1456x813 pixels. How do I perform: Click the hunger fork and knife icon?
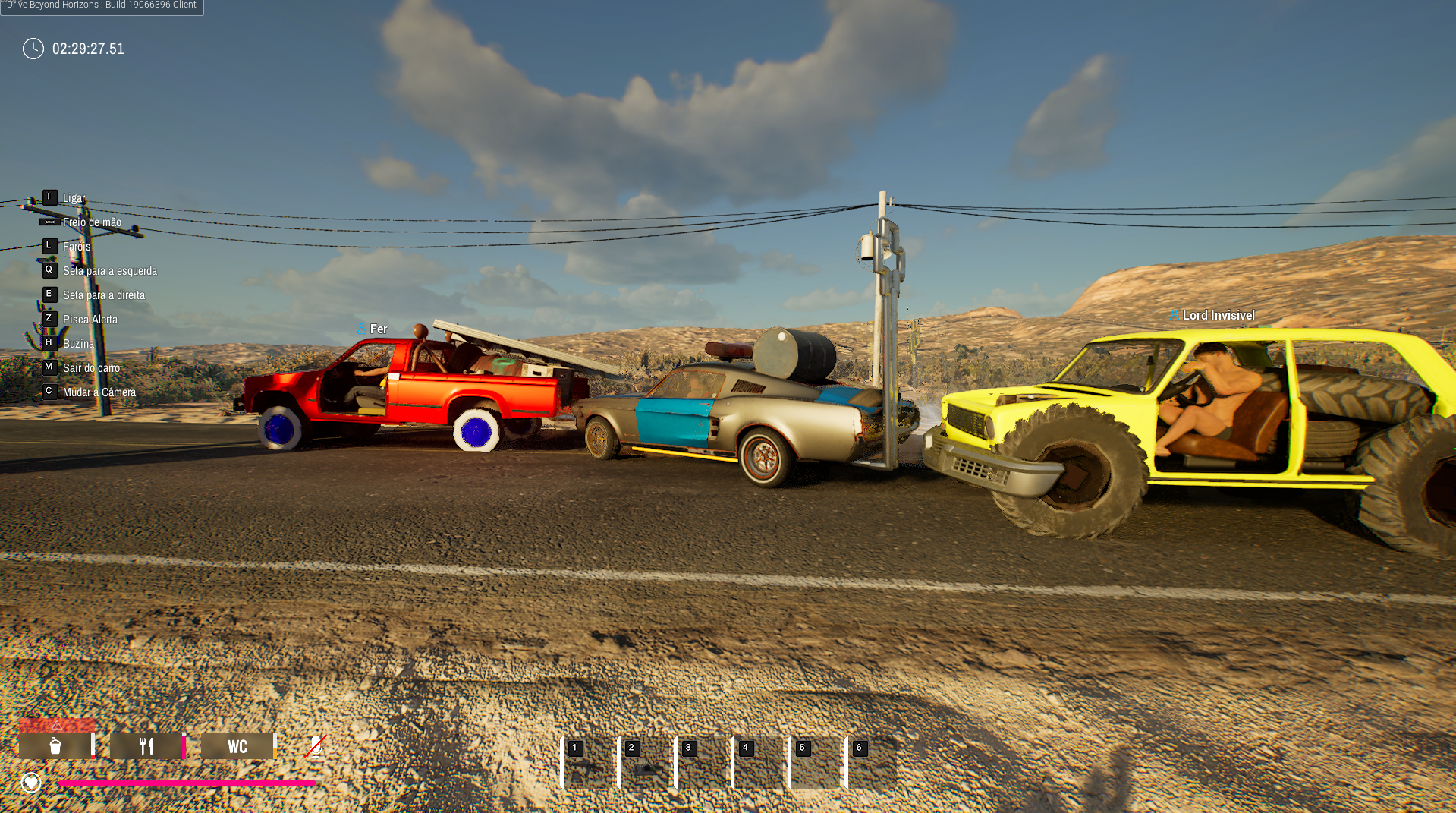click(146, 746)
